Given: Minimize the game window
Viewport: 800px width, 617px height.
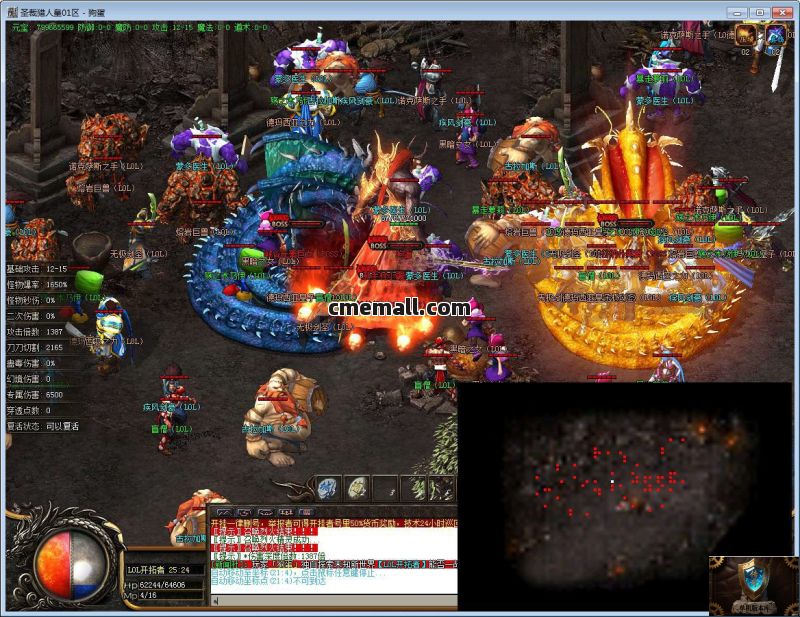Looking at the screenshot, I should pyautogui.click(x=737, y=12).
